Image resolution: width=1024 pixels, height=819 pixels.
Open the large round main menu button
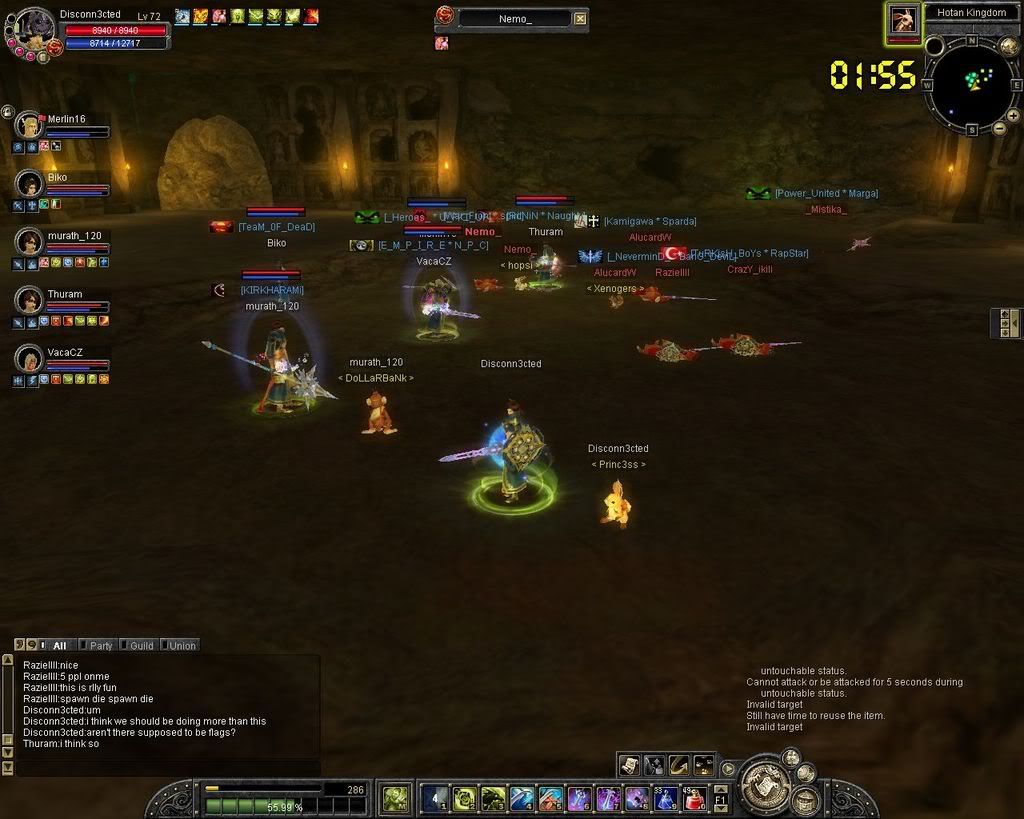pos(765,786)
